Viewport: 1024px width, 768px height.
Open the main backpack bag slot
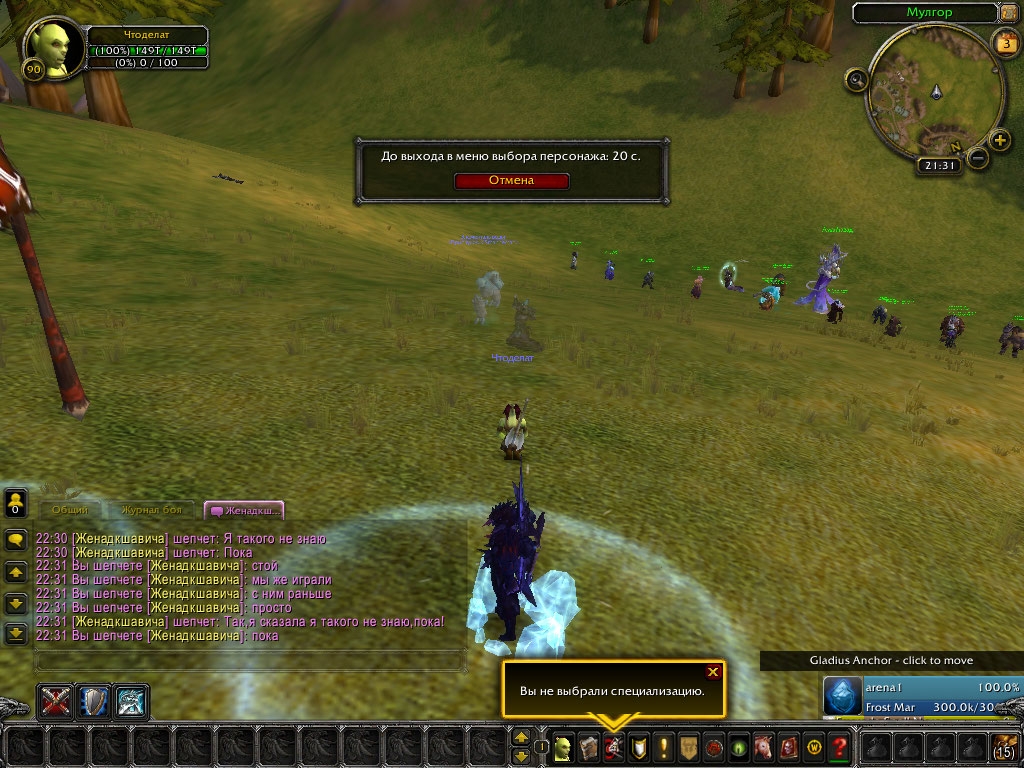[1004, 746]
